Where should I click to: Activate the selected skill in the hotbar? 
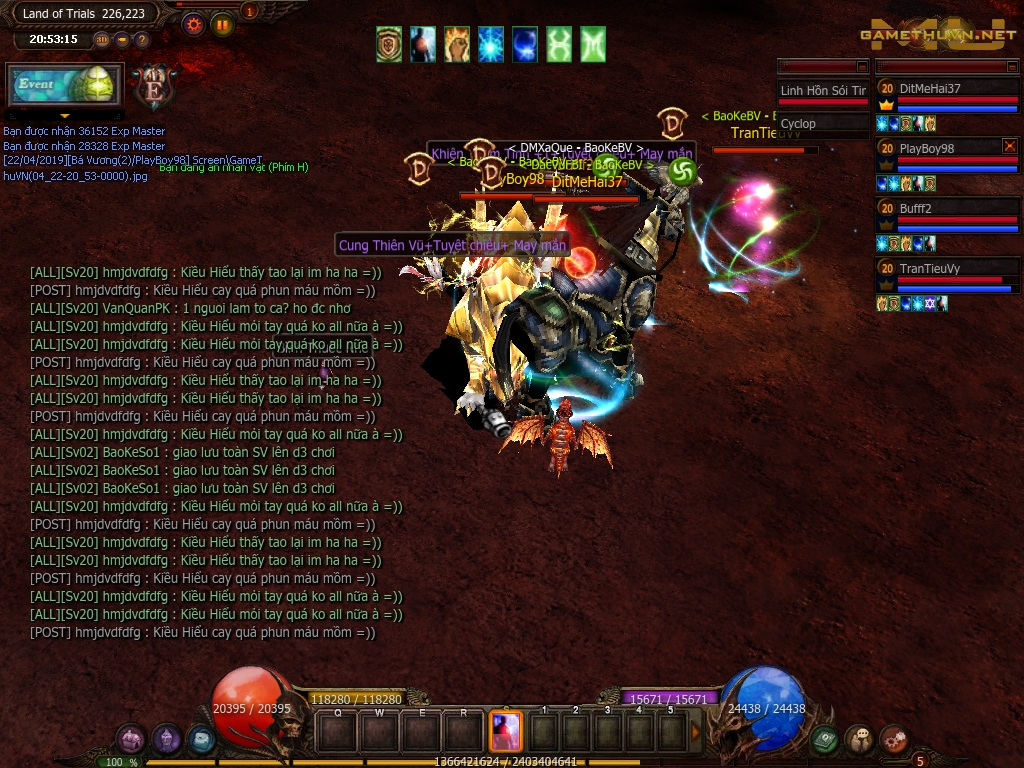point(505,731)
